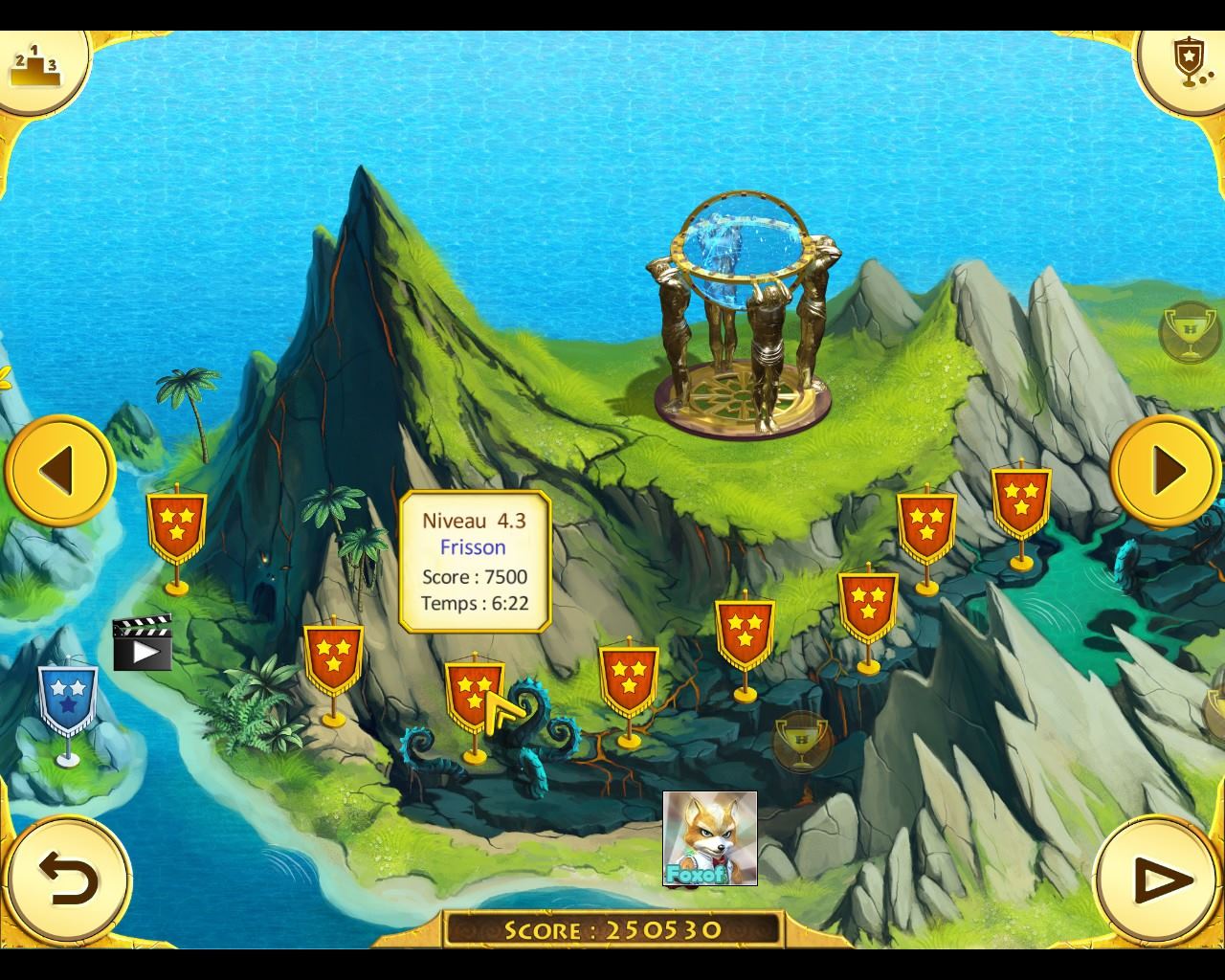The height and width of the screenshot is (980, 1225).
Task: Open the leaderboard podium icon
Action: coord(34,64)
